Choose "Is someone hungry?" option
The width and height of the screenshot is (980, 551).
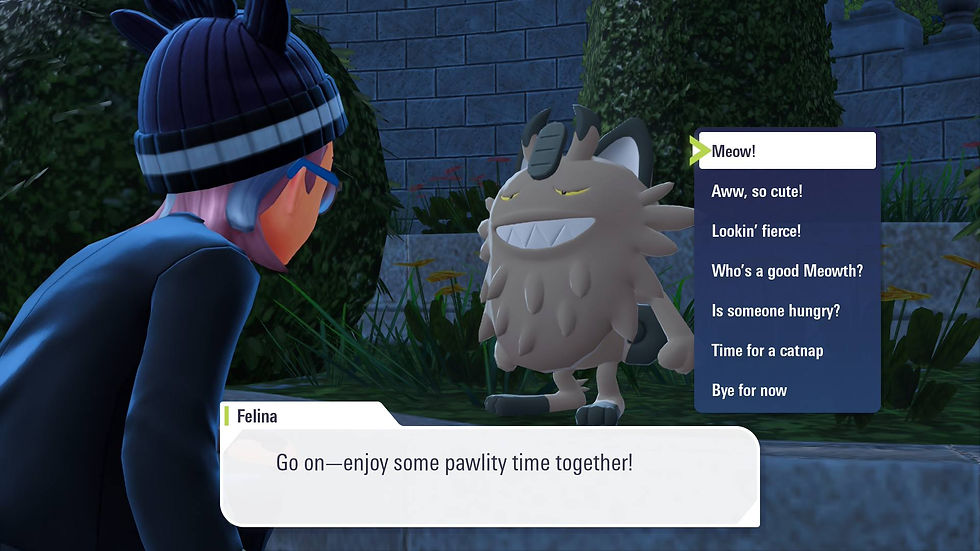(x=786, y=311)
